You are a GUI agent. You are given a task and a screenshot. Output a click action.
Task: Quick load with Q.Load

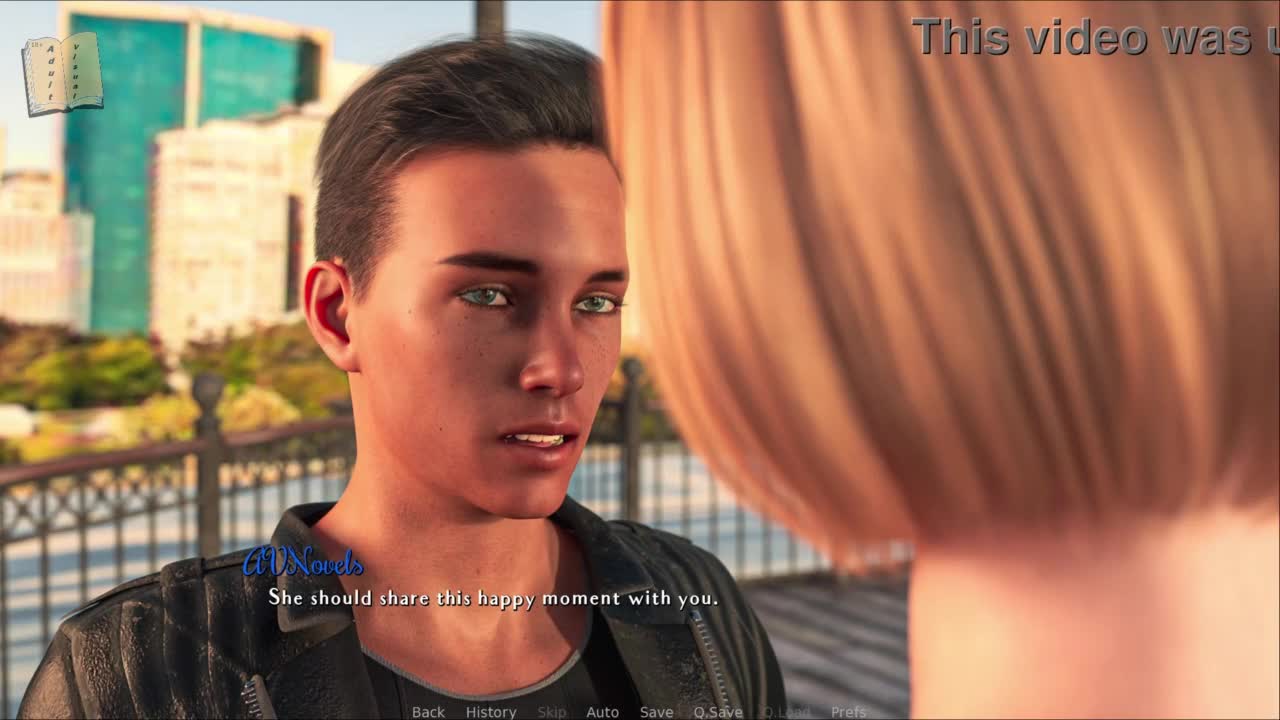[x=786, y=712]
